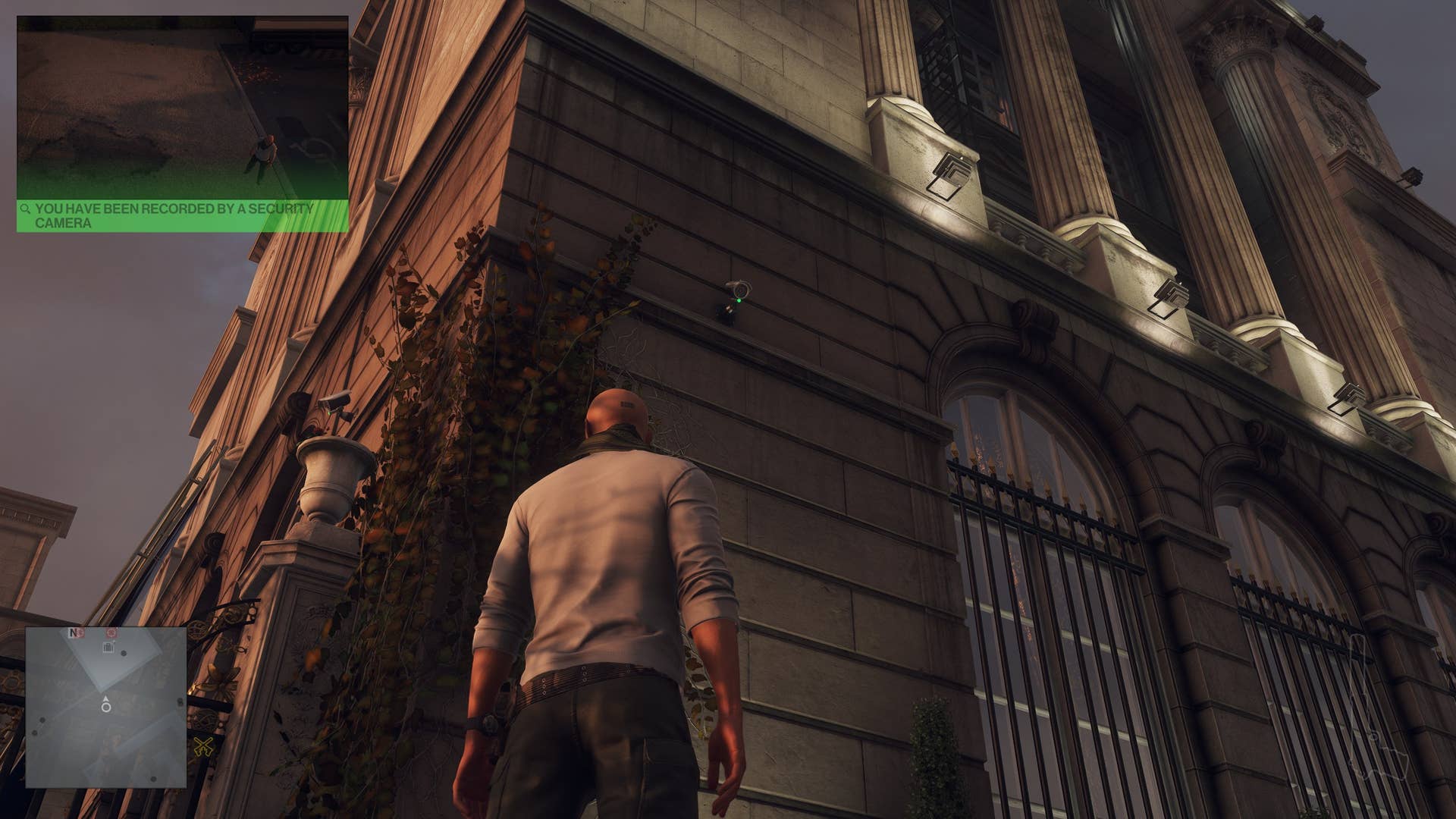Select the recorded by security camera notification
The height and width of the screenshot is (819, 1456).
[182, 215]
